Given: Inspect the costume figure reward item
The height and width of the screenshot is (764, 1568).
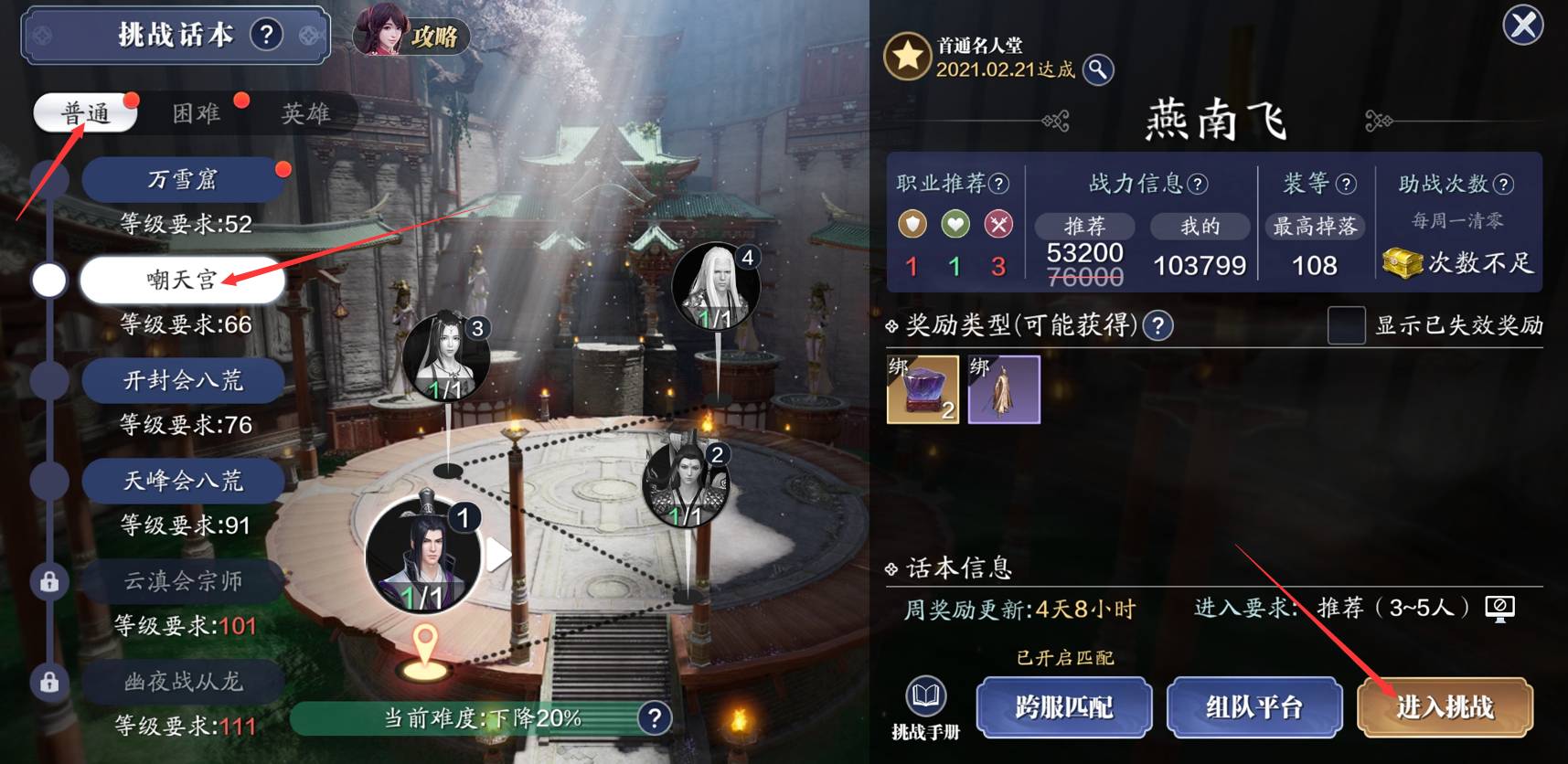Looking at the screenshot, I should pos(1004,389).
